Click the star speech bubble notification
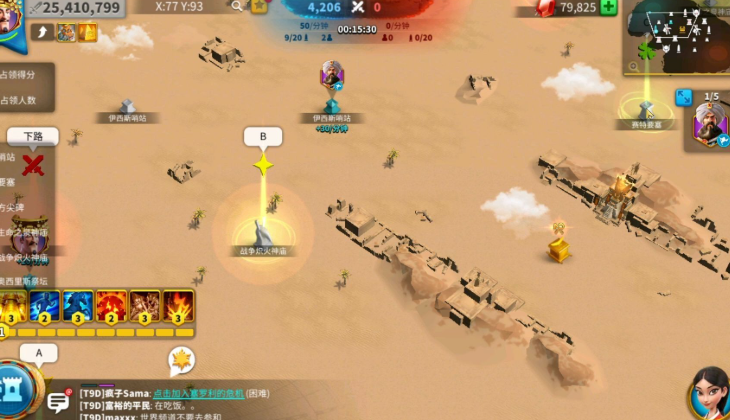Viewport: 730px width, 420px height. [x=181, y=359]
